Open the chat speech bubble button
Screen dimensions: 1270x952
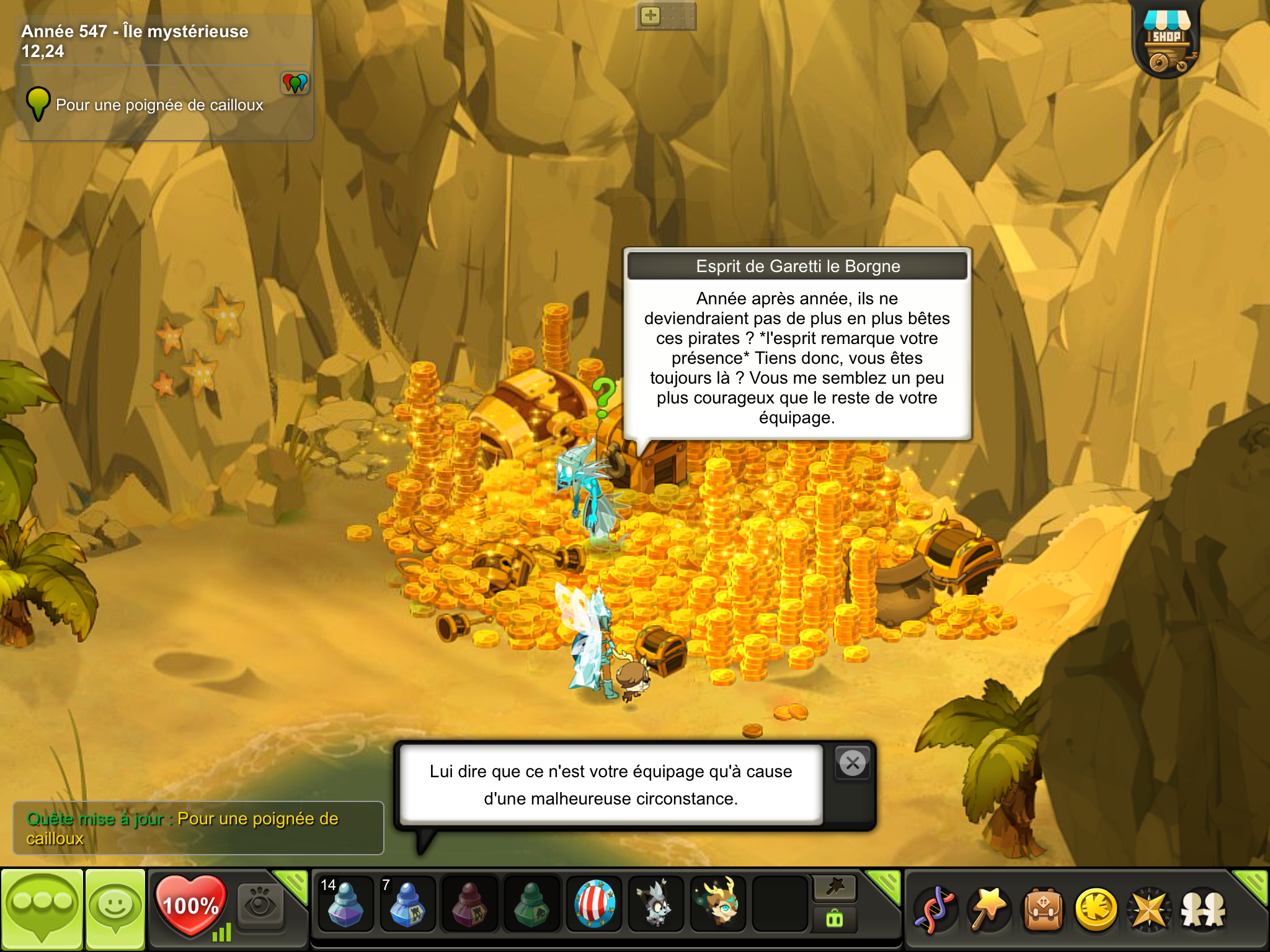pos(42,909)
